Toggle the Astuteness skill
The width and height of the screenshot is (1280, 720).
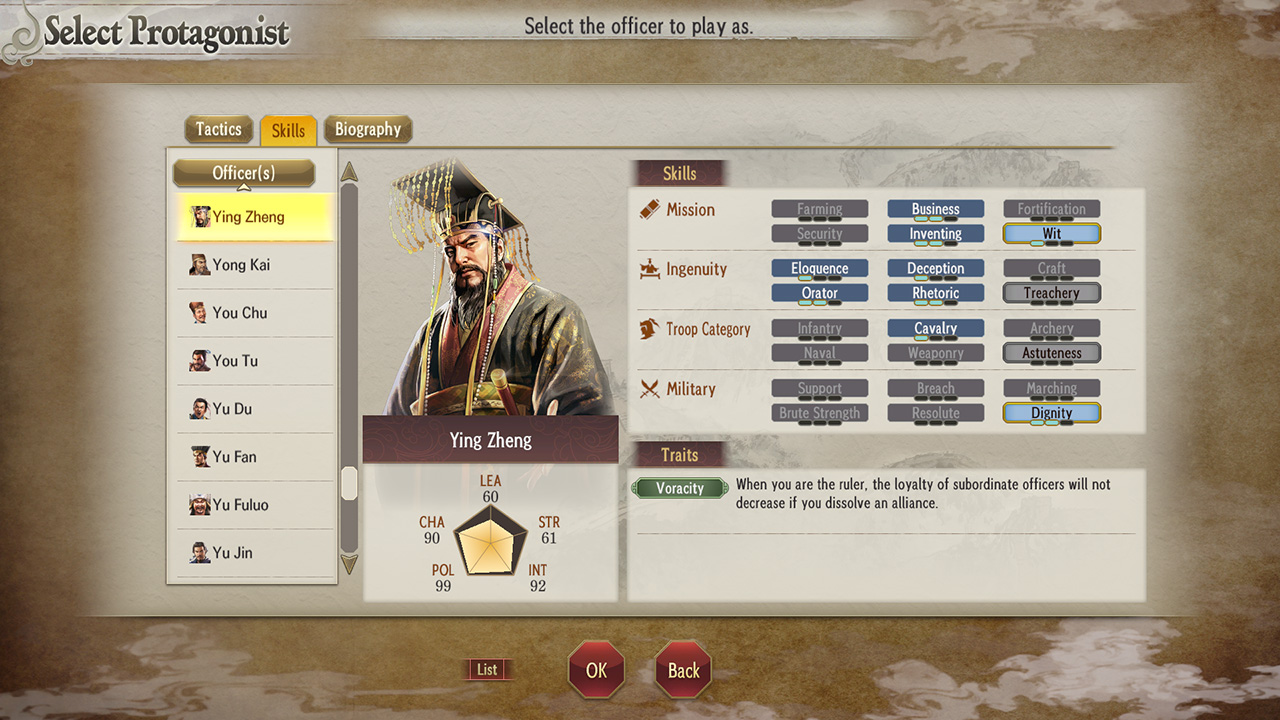(x=1051, y=352)
